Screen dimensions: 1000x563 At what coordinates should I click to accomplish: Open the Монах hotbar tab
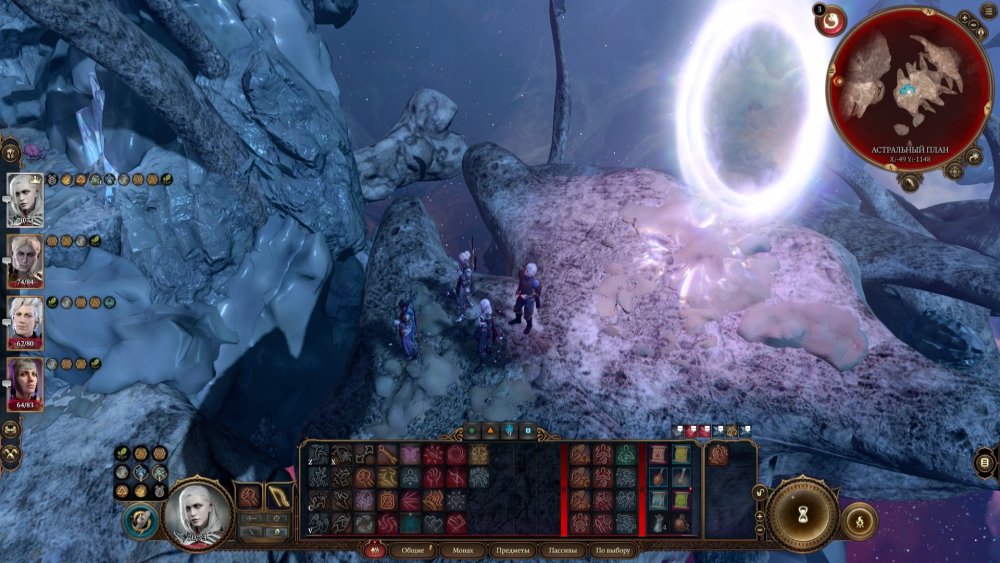pos(461,550)
